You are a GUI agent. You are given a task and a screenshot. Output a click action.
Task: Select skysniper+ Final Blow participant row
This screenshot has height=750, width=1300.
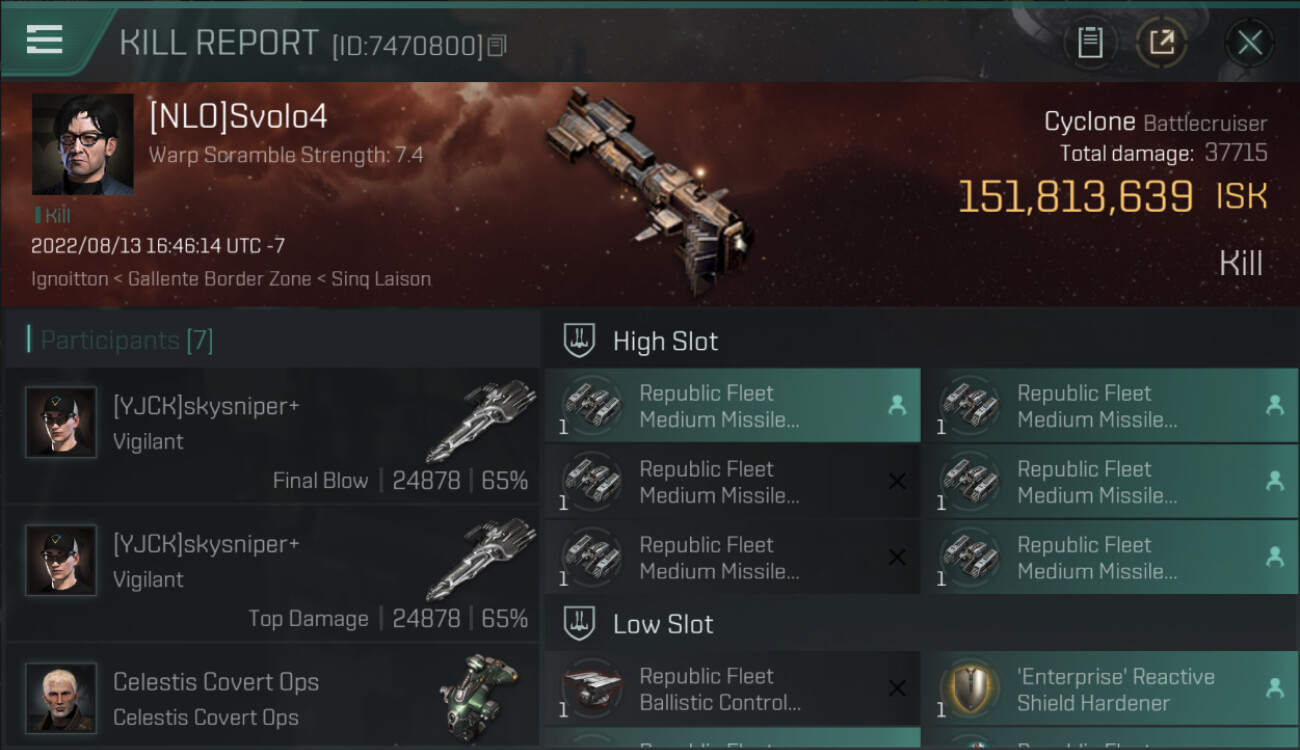tap(272, 435)
